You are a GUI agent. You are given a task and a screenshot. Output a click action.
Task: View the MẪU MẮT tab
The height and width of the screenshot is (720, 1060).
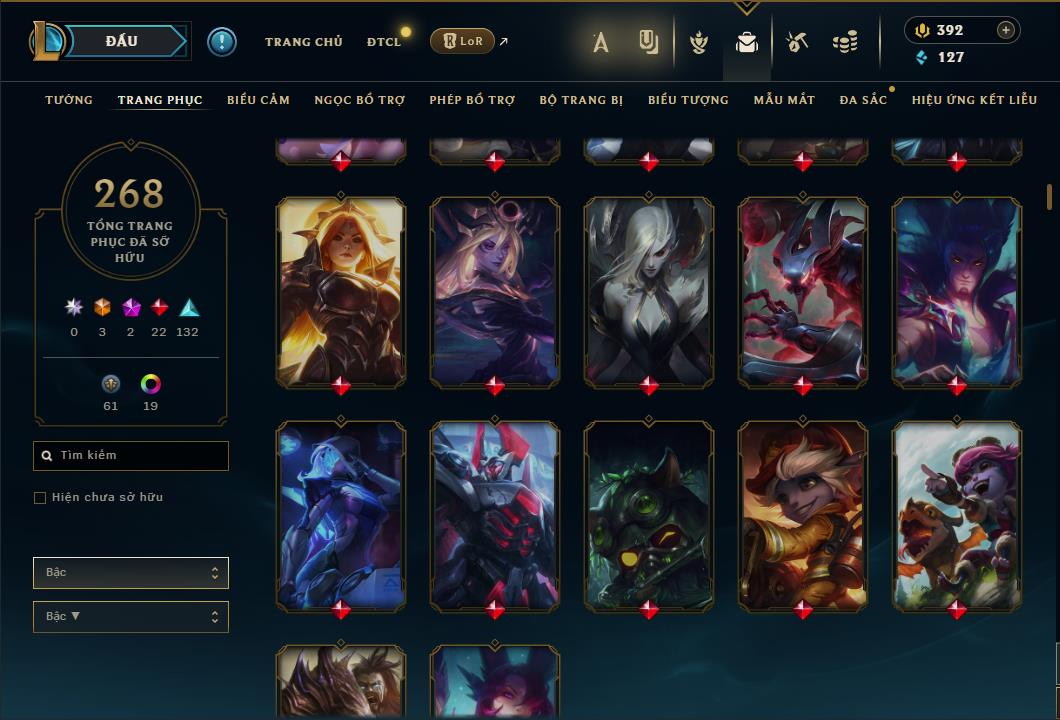point(784,100)
